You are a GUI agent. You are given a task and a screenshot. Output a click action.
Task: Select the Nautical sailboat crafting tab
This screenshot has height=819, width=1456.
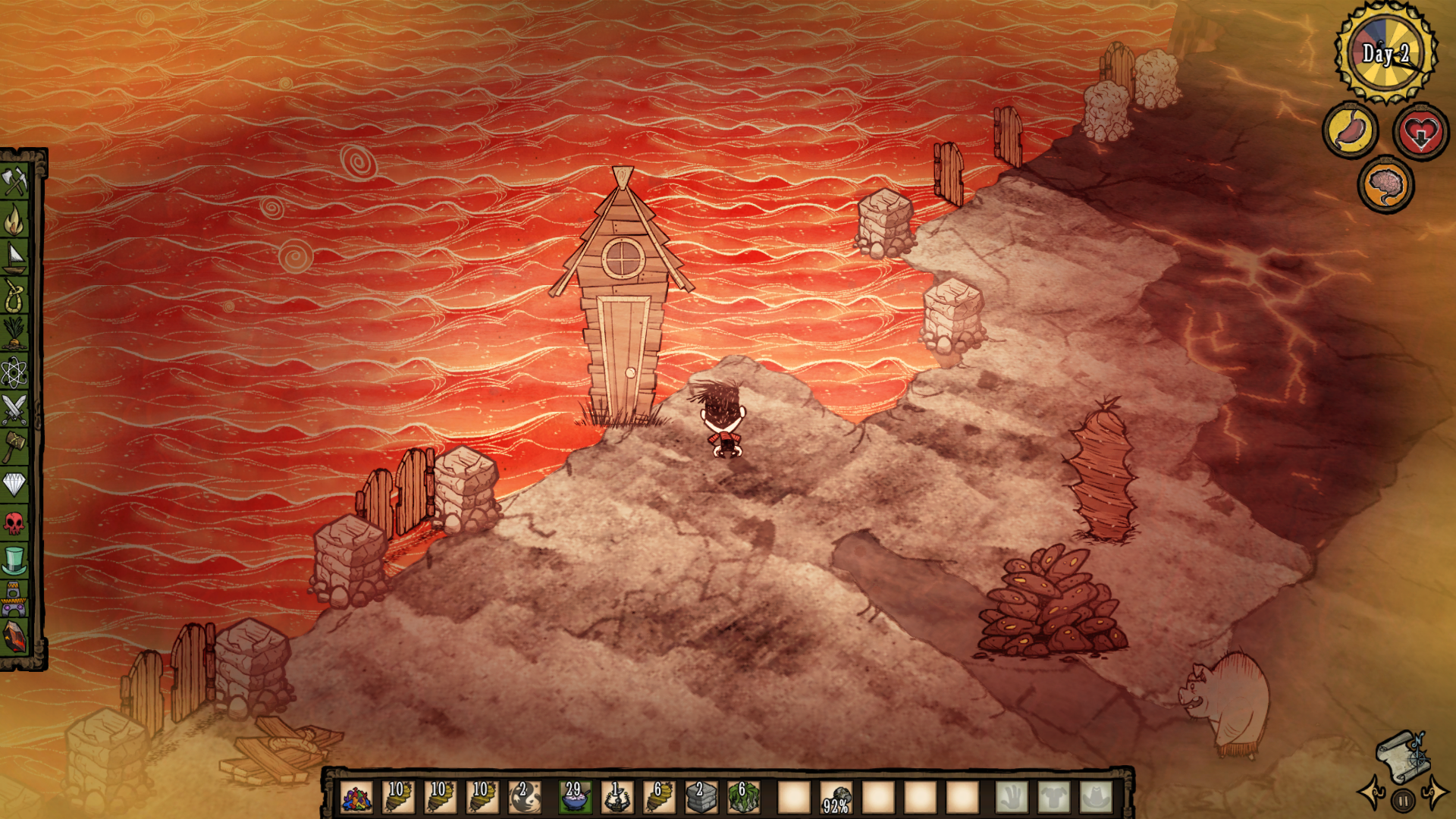pyautogui.click(x=14, y=258)
